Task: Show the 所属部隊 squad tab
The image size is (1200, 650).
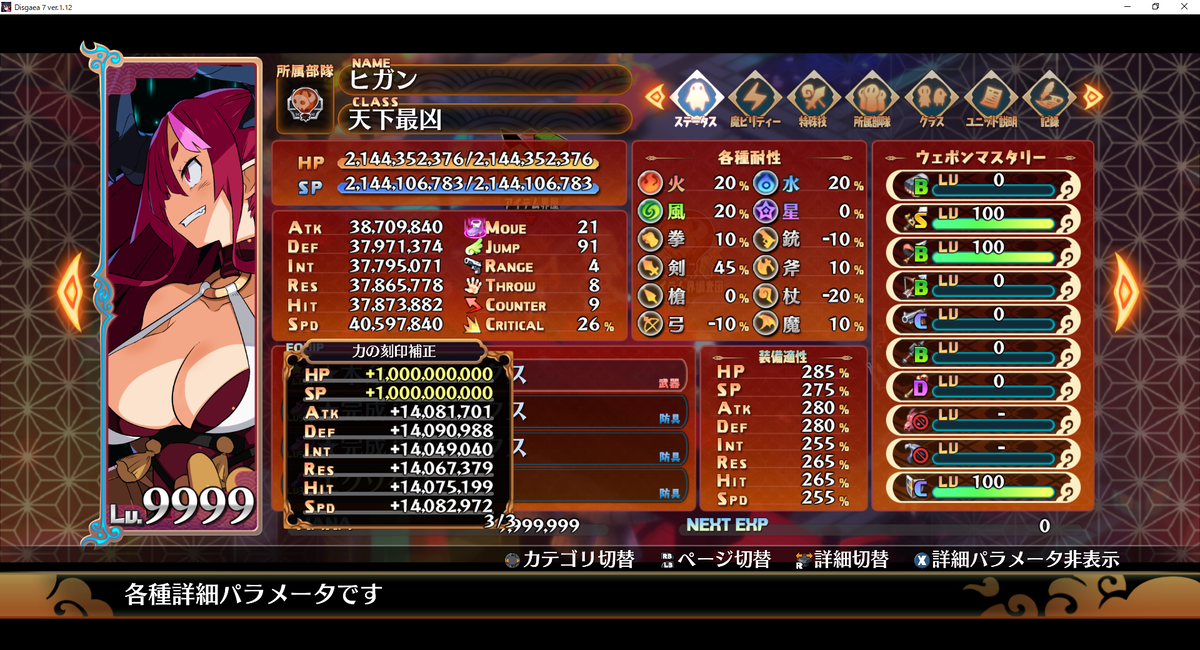Action: pos(872,98)
